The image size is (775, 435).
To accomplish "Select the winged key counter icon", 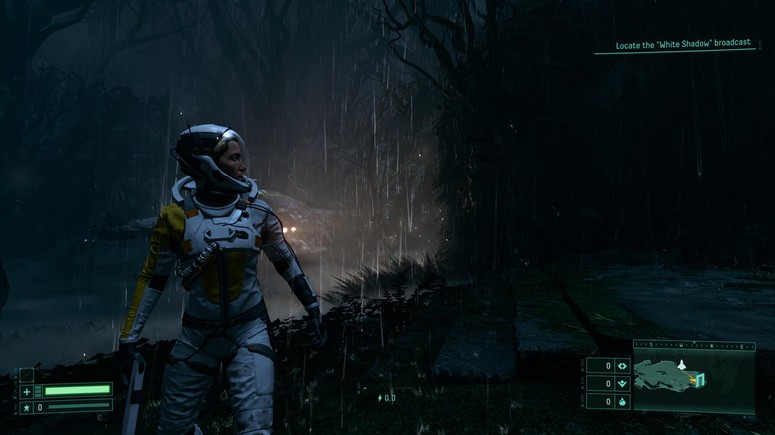I will 623,383.
